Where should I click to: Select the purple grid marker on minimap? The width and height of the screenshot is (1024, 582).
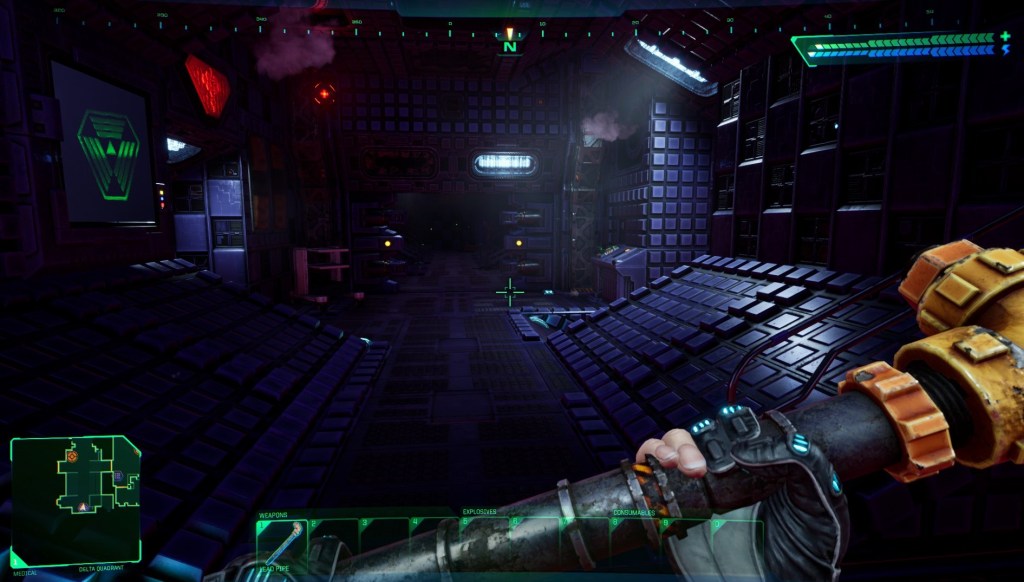pyautogui.click(x=118, y=476)
